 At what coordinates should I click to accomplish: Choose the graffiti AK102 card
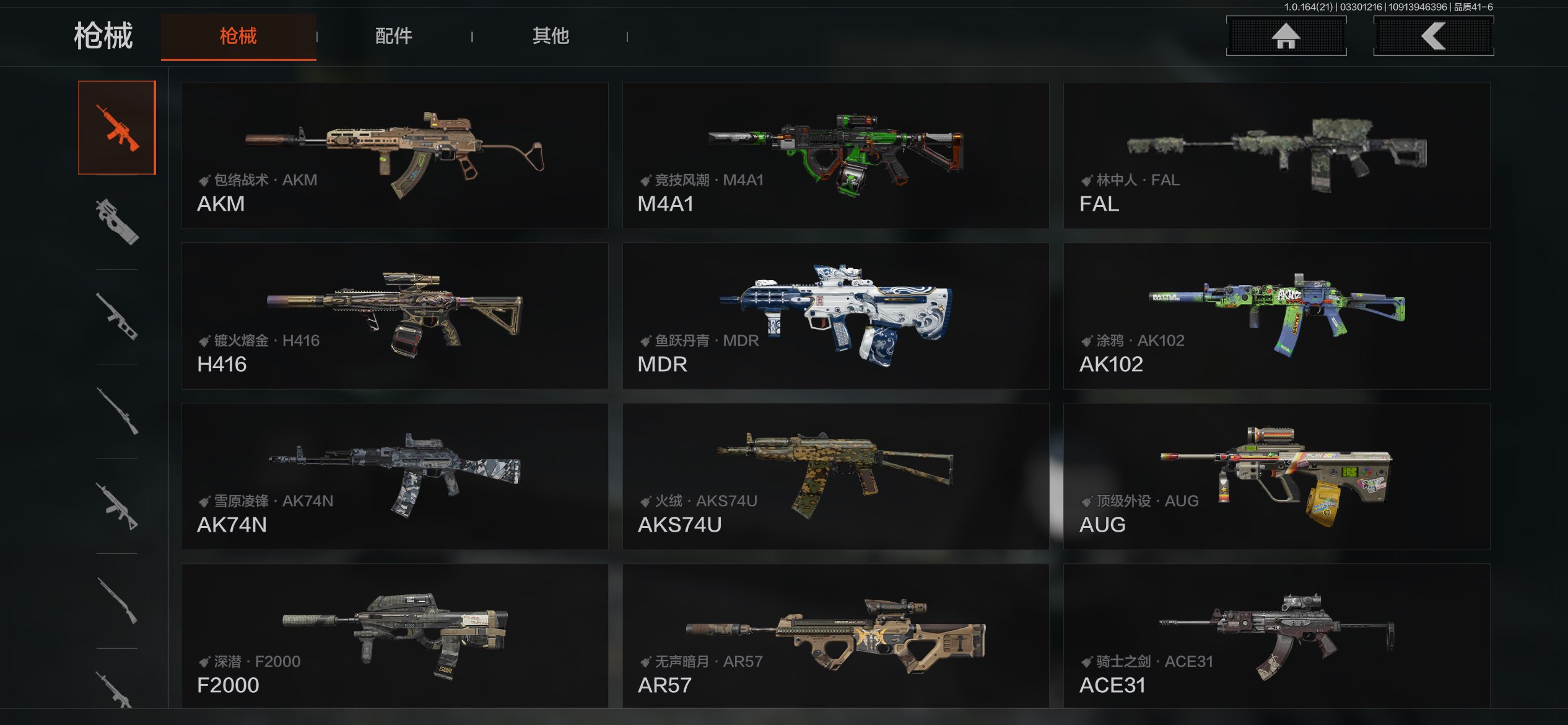click(x=1276, y=316)
